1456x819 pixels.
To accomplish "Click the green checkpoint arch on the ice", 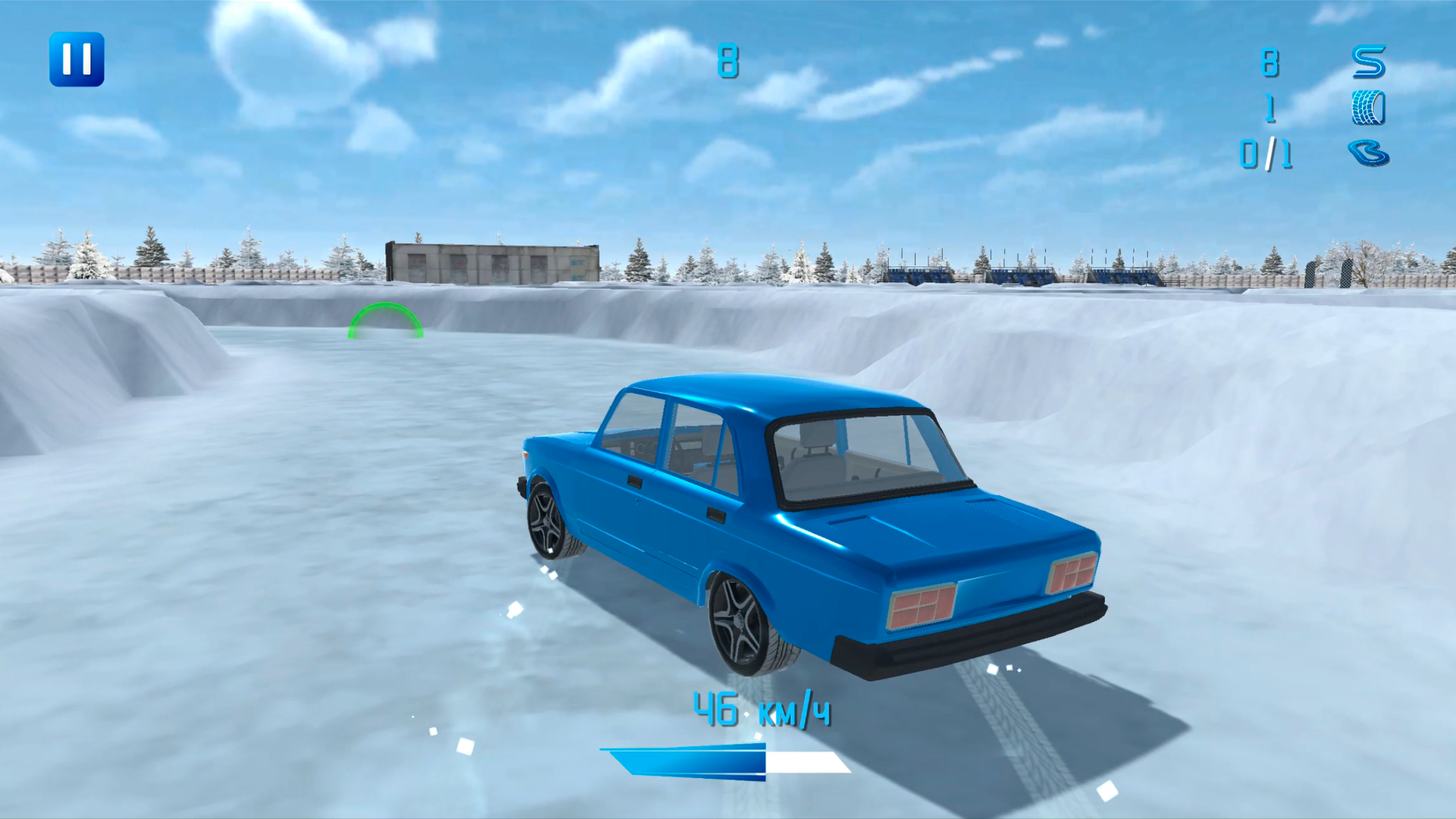I will pyautogui.click(x=385, y=320).
